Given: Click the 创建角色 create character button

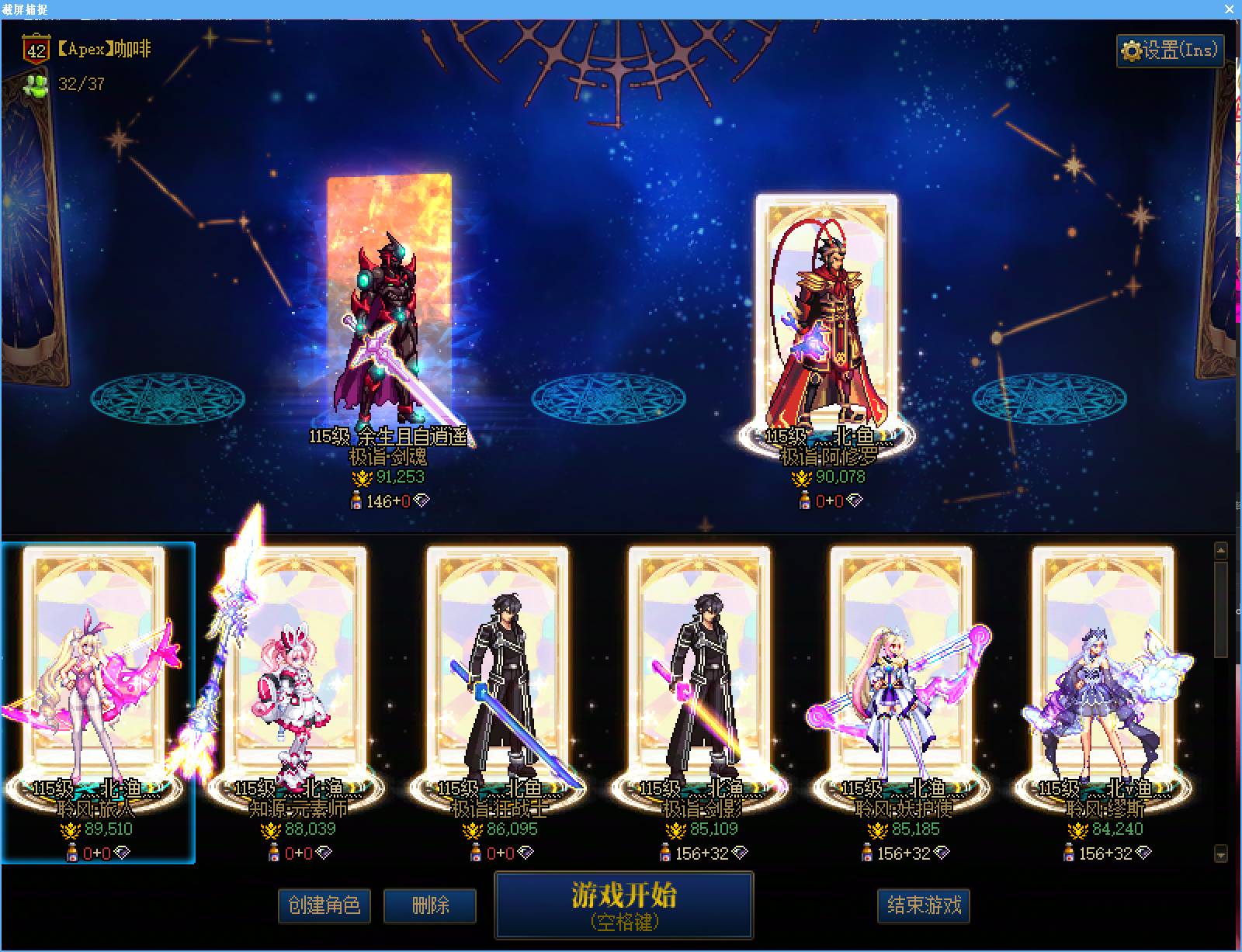Looking at the screenshot, I should (x=325, y=906).
